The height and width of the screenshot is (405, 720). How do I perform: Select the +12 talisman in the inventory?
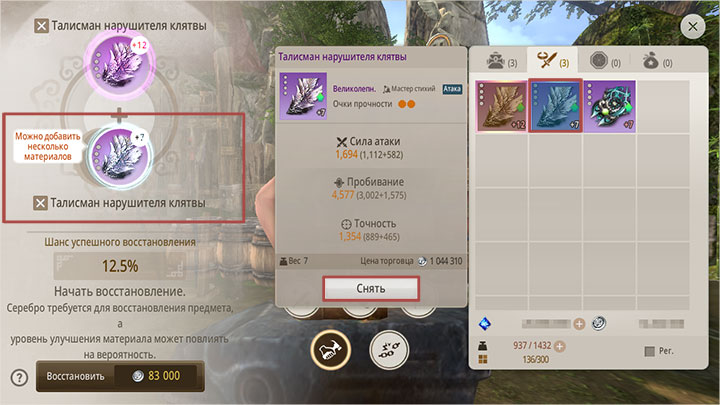(x=502, y=104)
